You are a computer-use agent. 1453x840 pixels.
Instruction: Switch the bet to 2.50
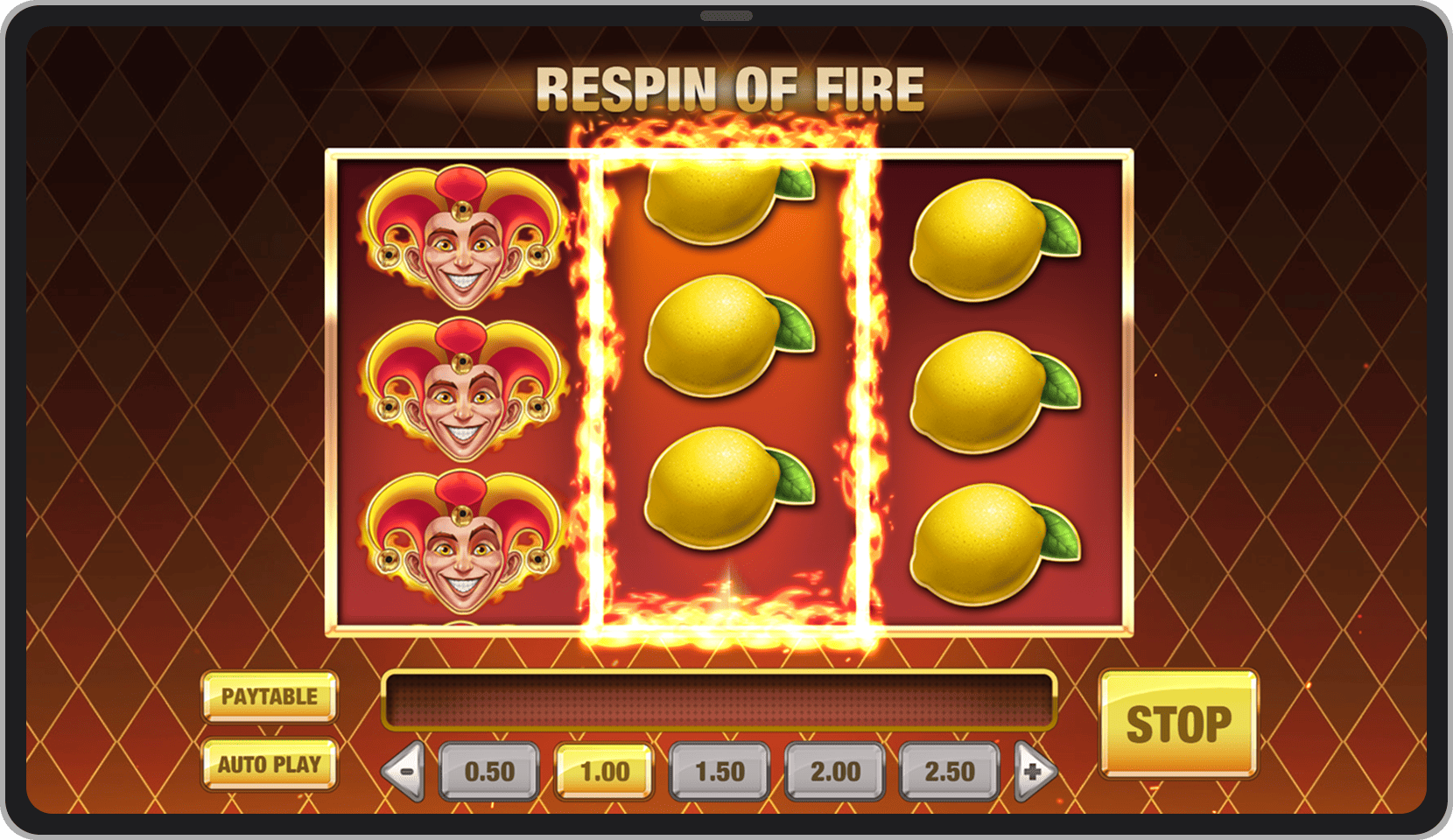pos(949,772)
